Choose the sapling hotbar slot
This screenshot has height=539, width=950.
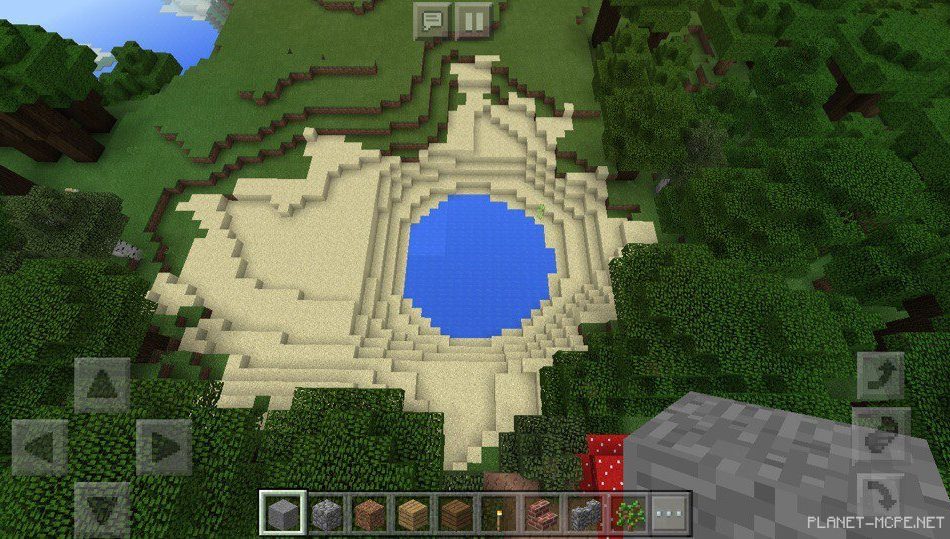click(628, 514)
